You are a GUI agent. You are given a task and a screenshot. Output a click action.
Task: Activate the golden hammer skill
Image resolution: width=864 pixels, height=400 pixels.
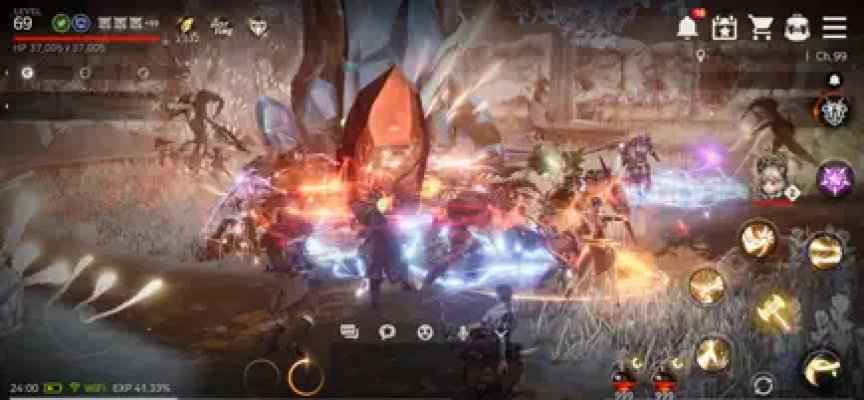775,311
